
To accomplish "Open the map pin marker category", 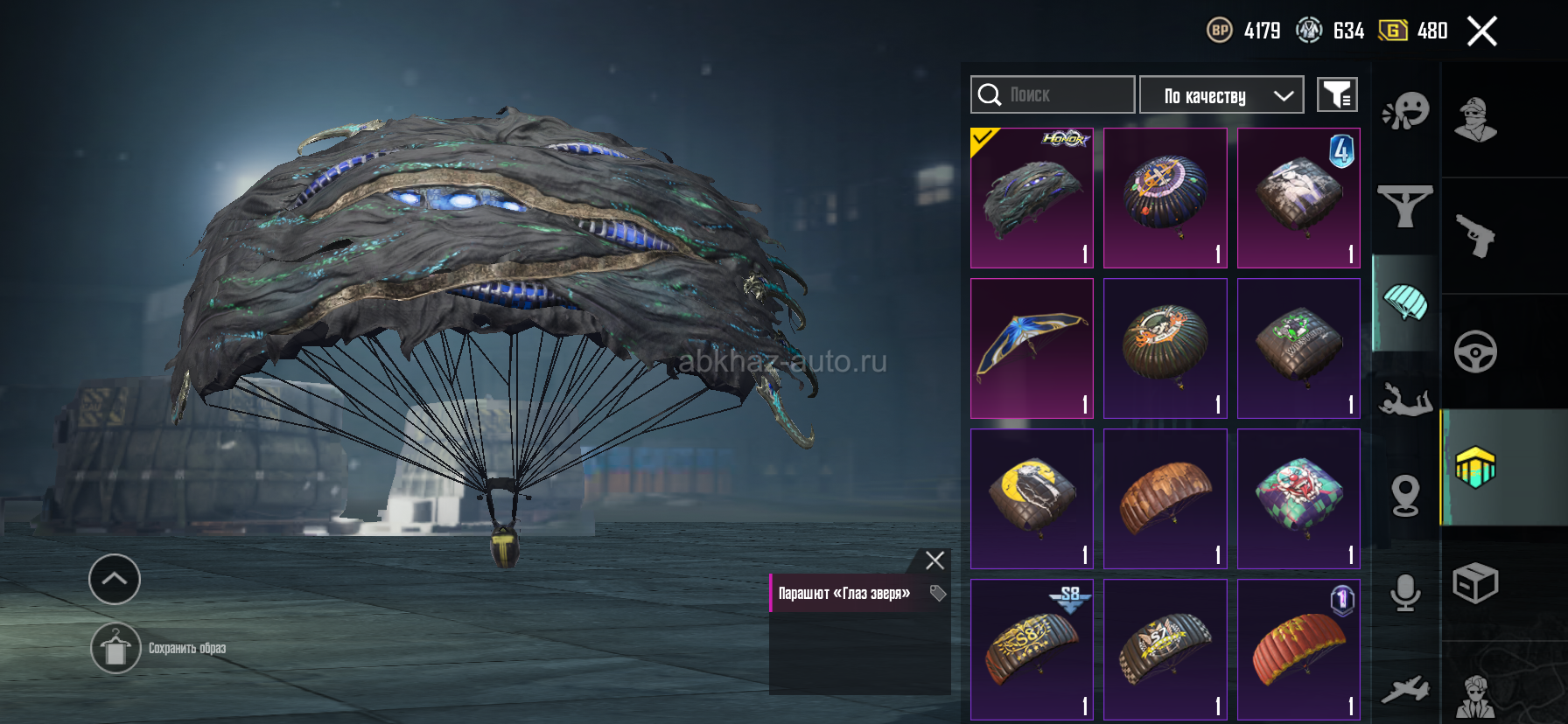I will coord(1405,495).
